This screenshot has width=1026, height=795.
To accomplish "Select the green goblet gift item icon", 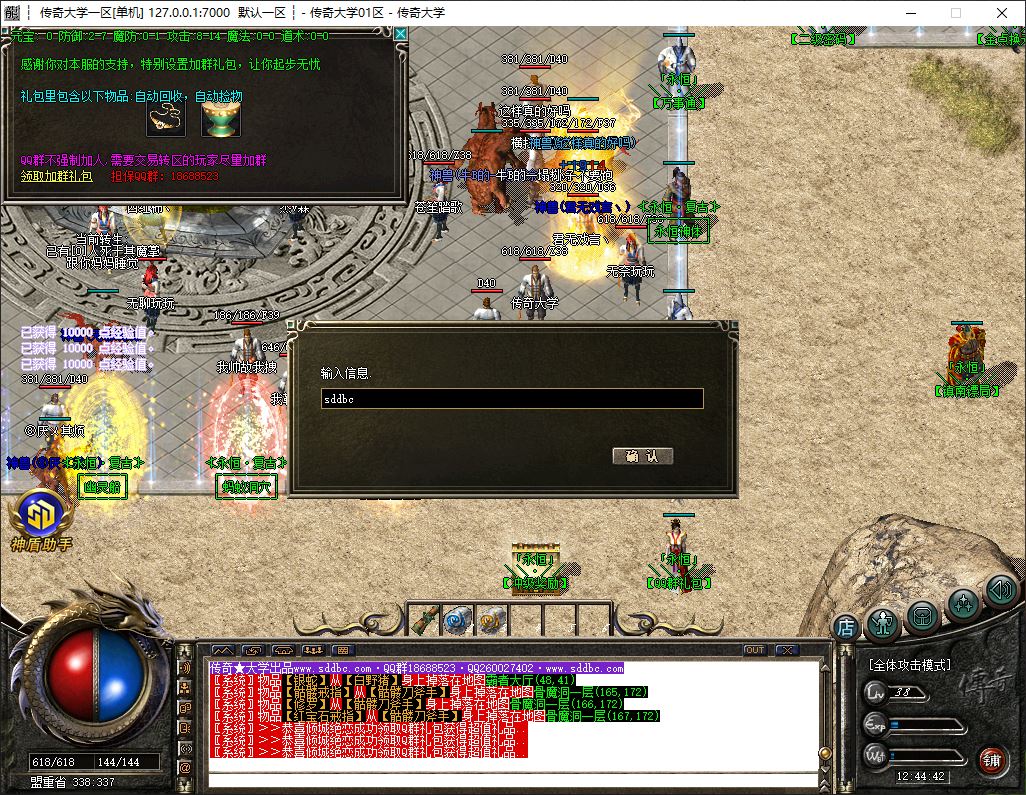I will click(219, 120).
